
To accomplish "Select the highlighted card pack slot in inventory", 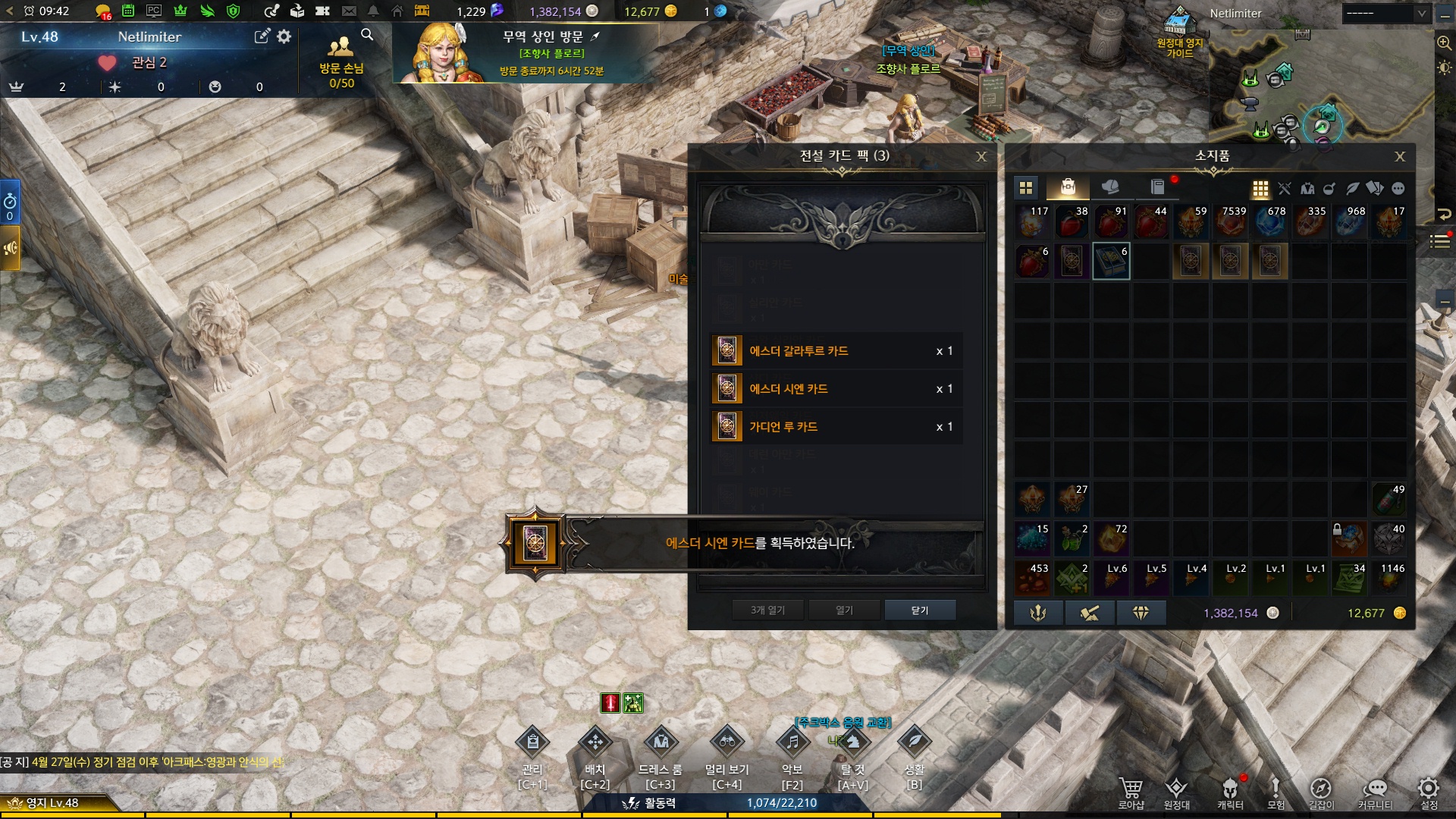I will pyautogui.click(x=1111, y=261).
